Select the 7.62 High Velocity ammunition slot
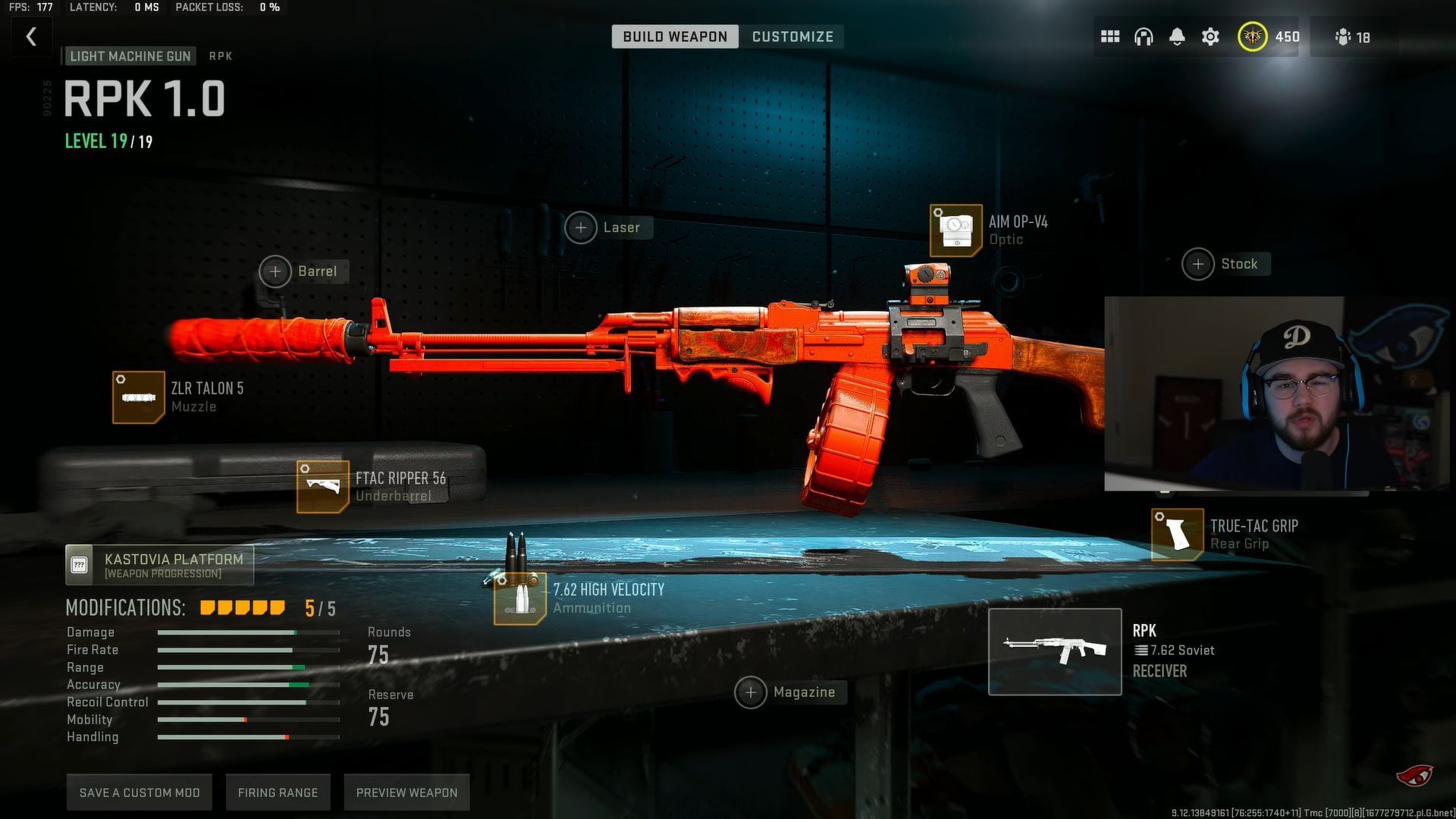The height and width of the screenshot is (819, 1456). [x=519, y=598]
